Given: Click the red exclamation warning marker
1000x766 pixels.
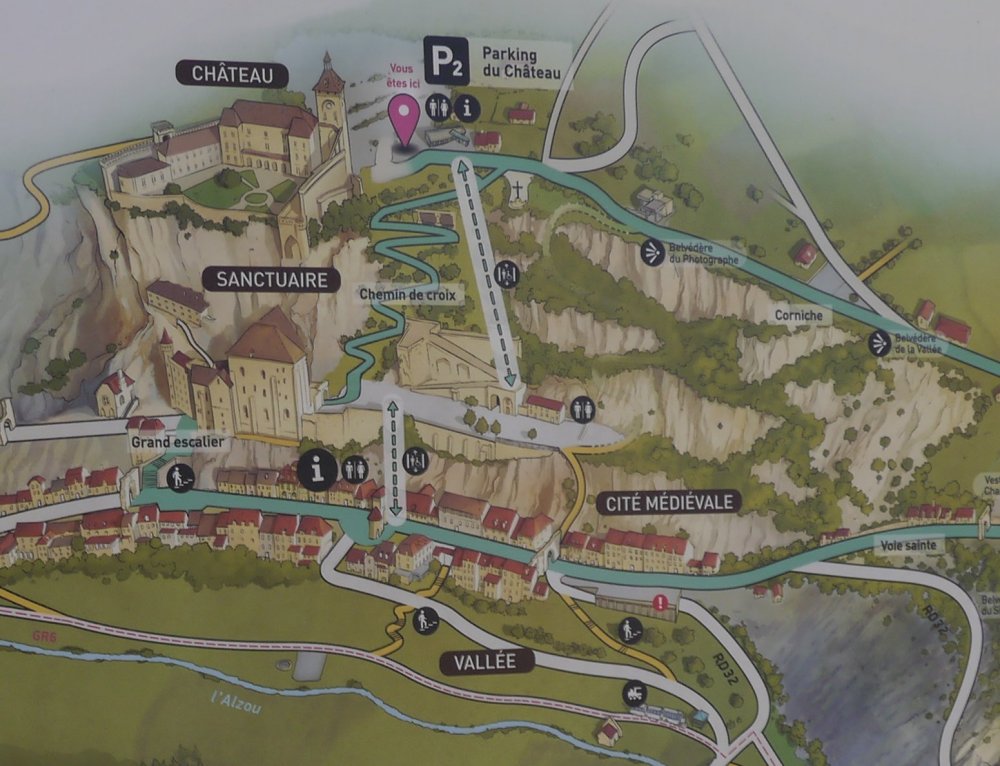Looking at the screenshot, I should click(x=660, y=602).
